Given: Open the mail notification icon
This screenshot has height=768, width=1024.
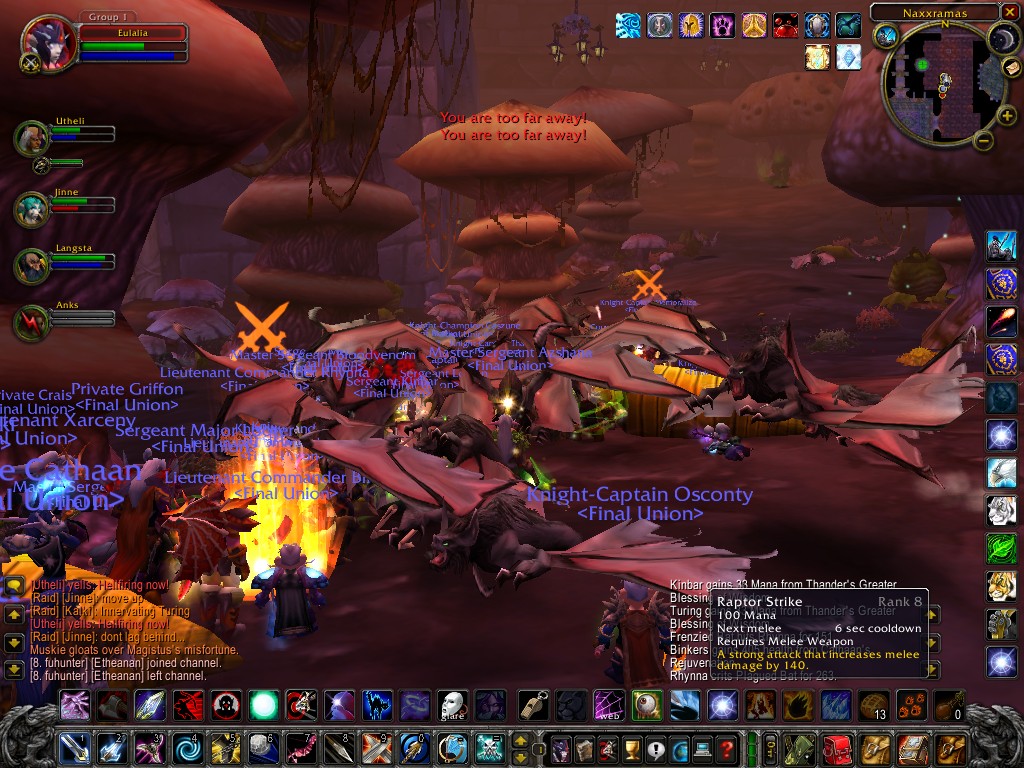Looking at the screenshot, I should tap(1011, 67).
